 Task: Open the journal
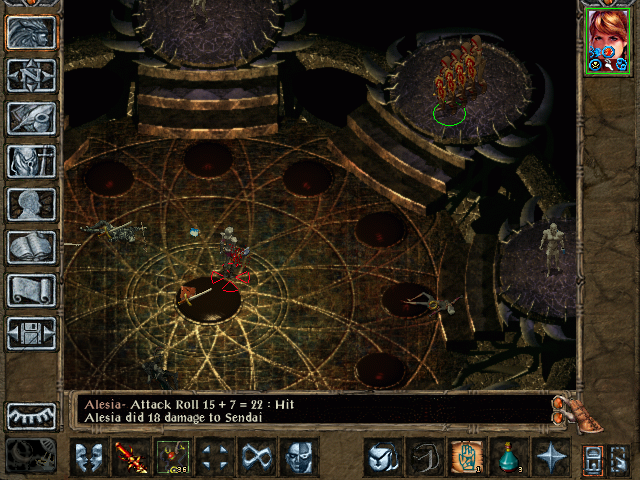click(32, 118)
